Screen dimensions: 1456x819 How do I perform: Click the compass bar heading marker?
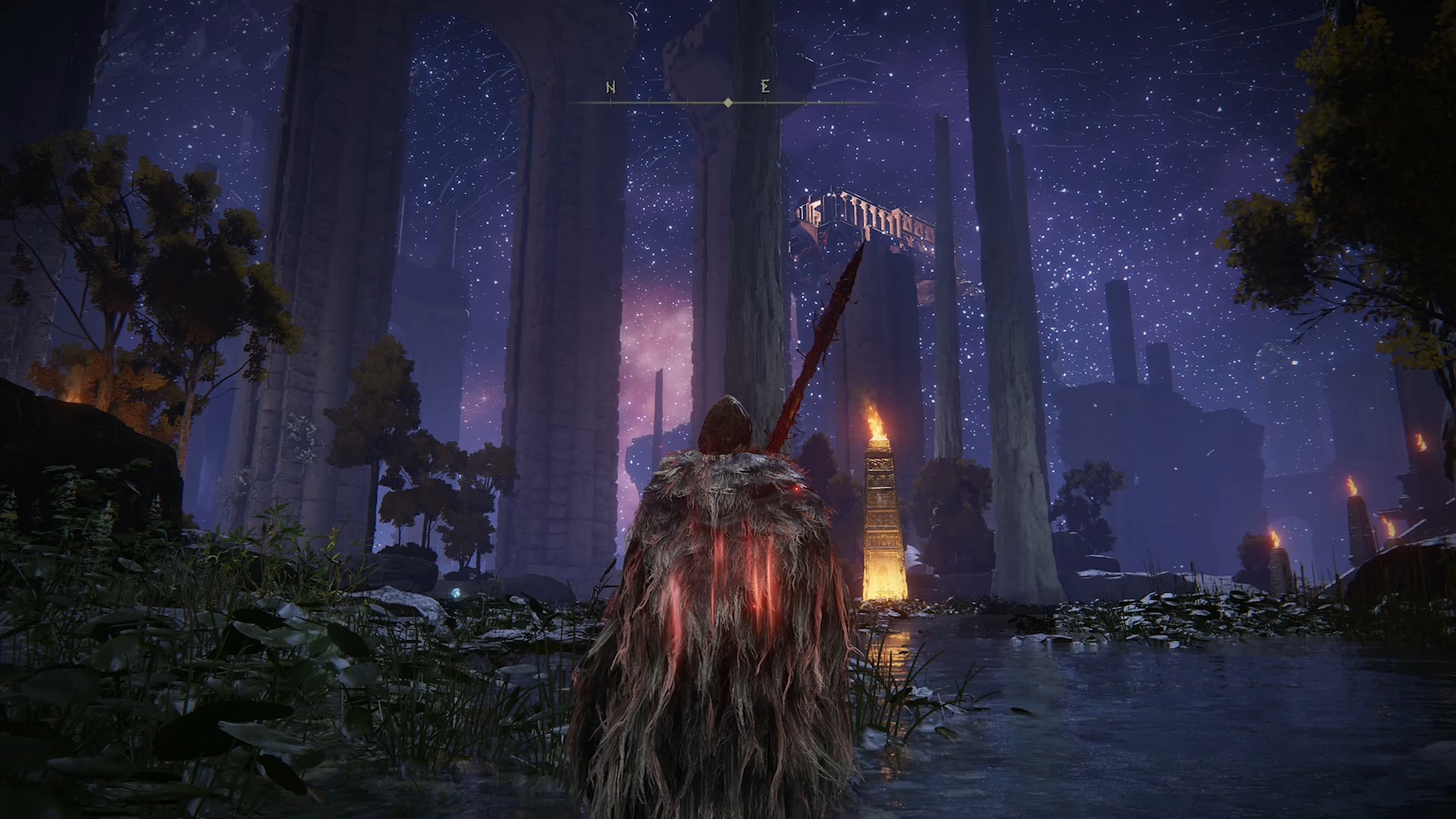[x=728, y=102]
